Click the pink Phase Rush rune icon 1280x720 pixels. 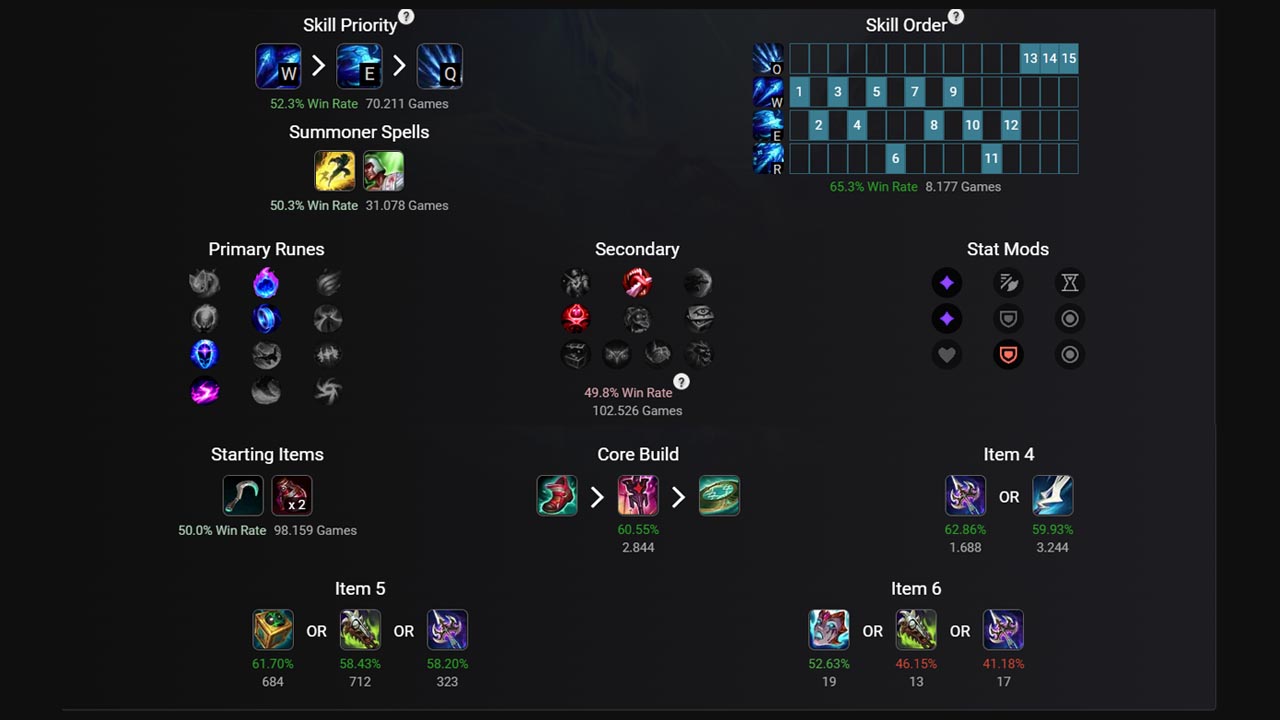point(204,392)
